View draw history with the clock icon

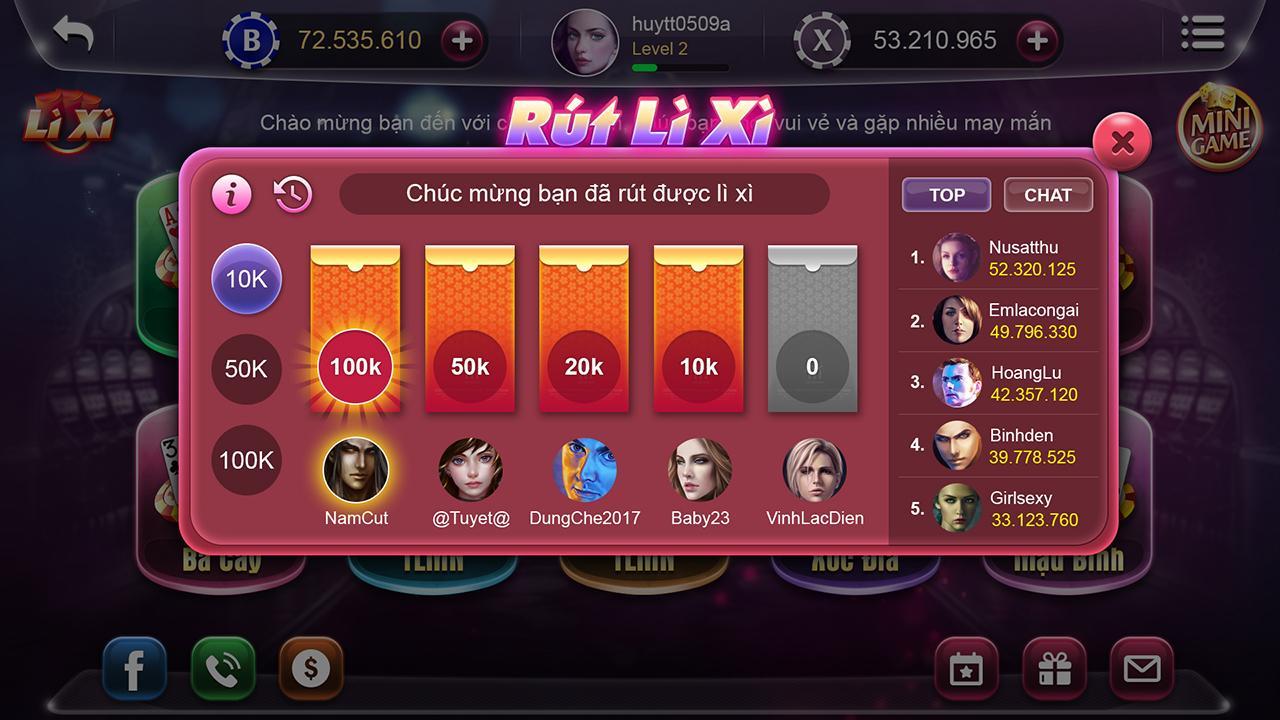(290, 193)
